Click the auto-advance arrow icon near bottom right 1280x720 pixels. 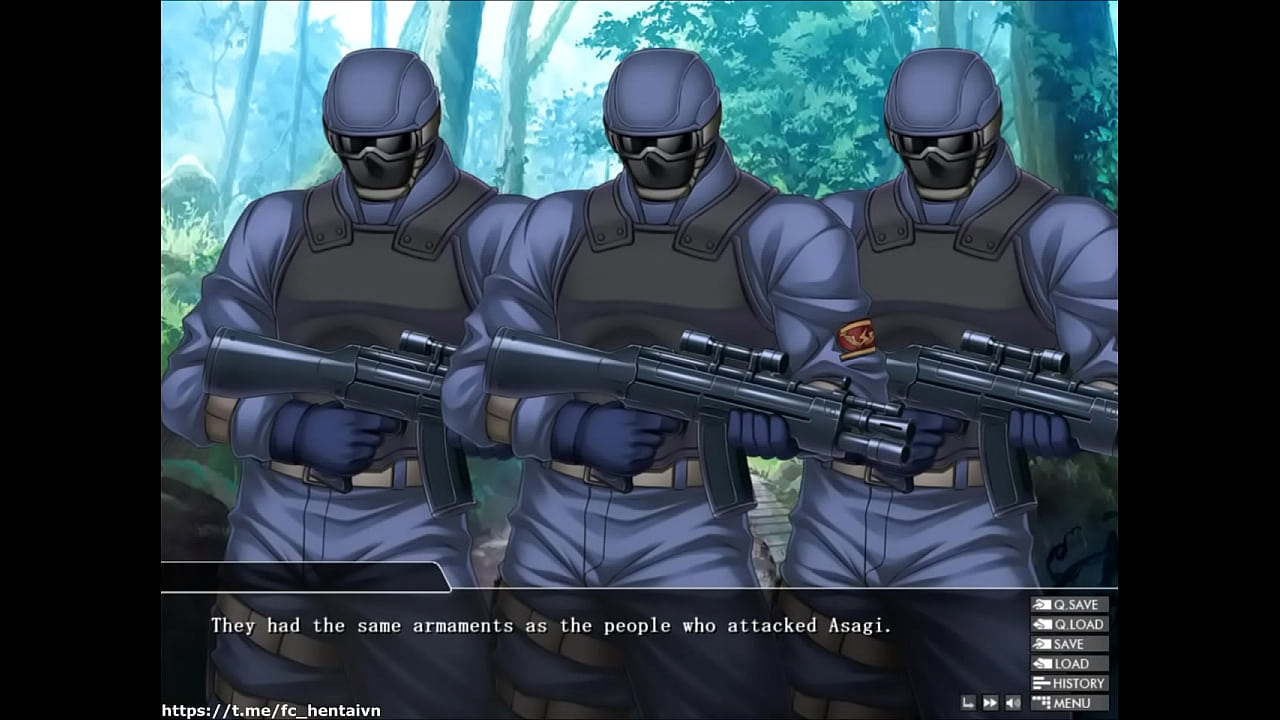tap(967, 703)
